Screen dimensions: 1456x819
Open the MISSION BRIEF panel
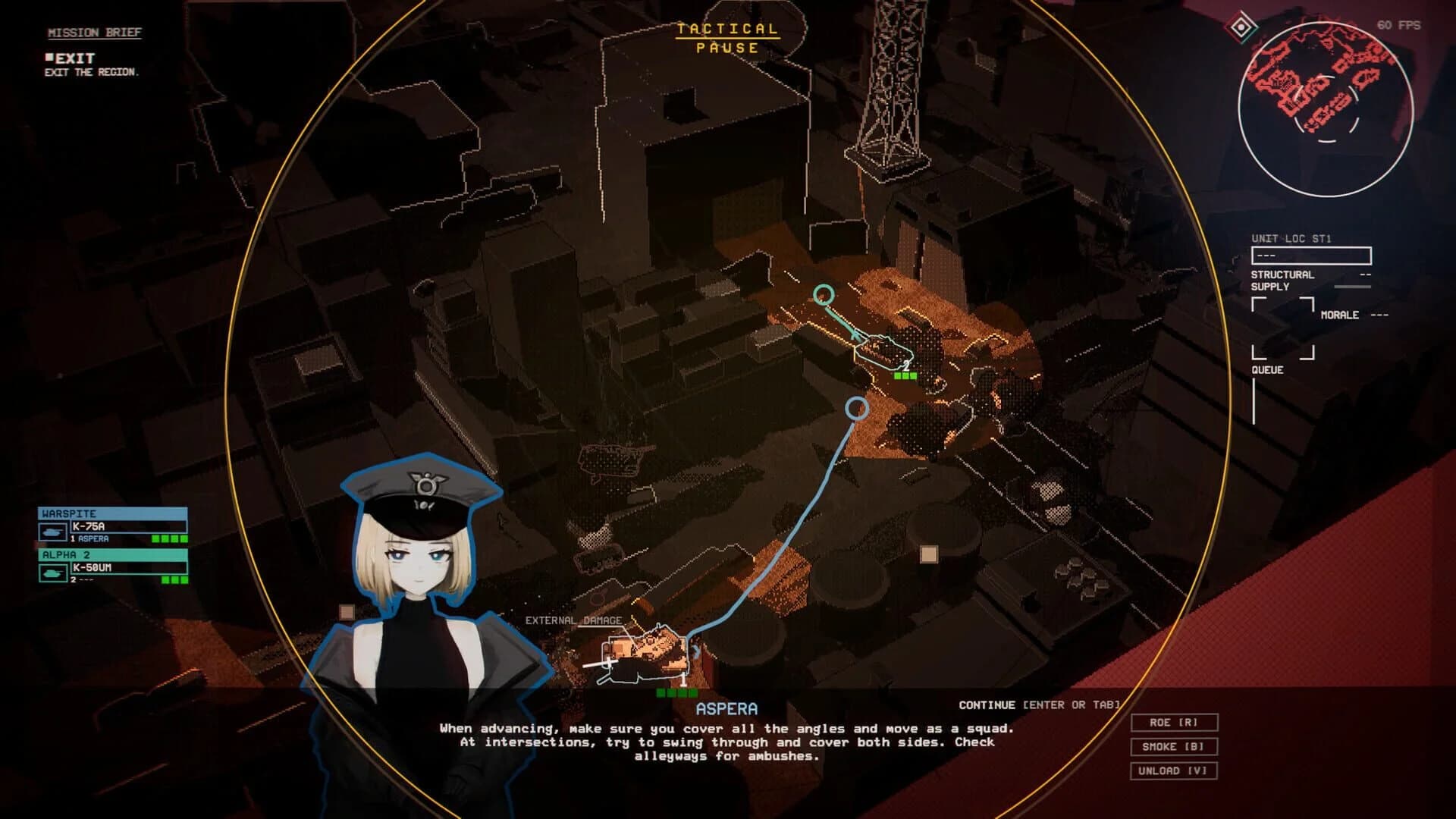[x=94, y=33]
